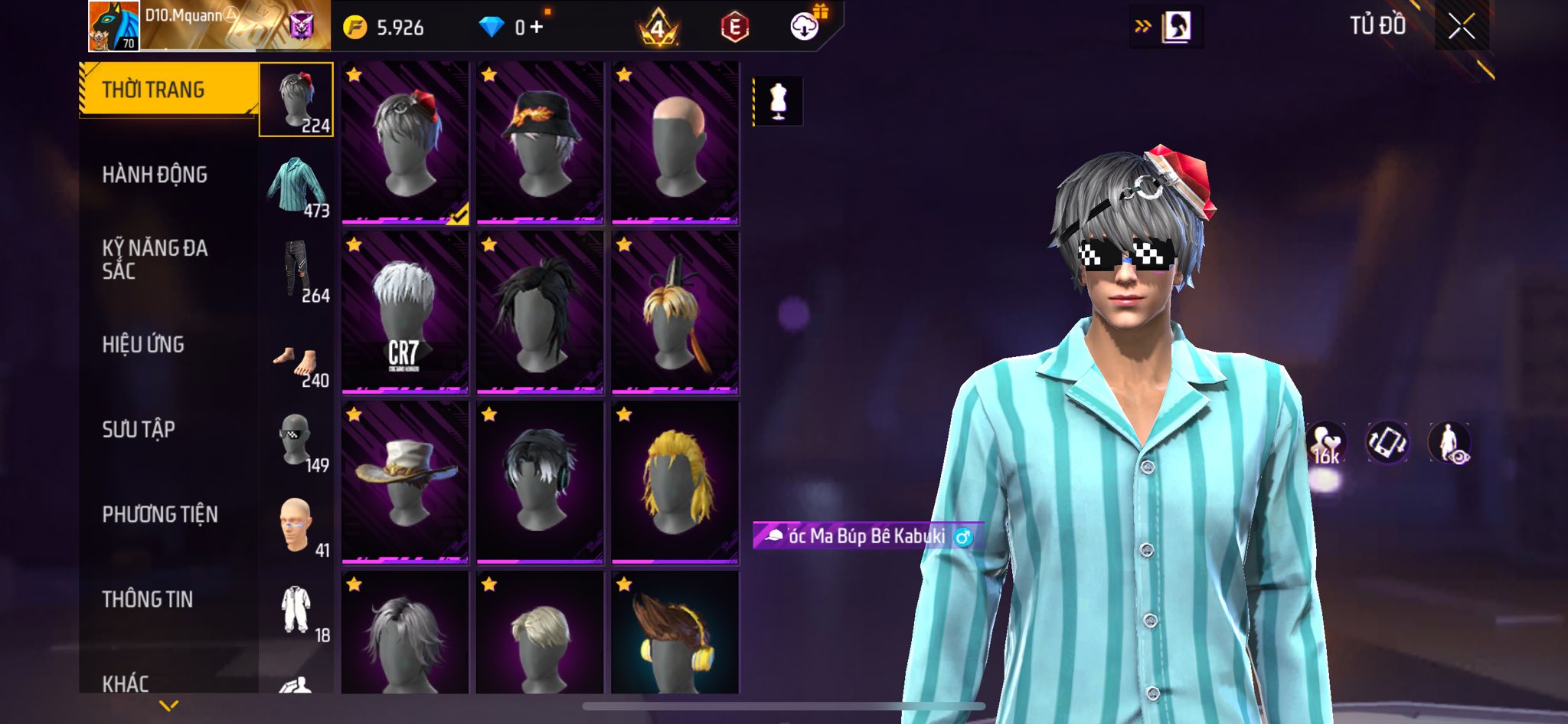Pick the long yellow hair item
The width and height of the screenshot is (1568, 724).
(x=675, y=483)
